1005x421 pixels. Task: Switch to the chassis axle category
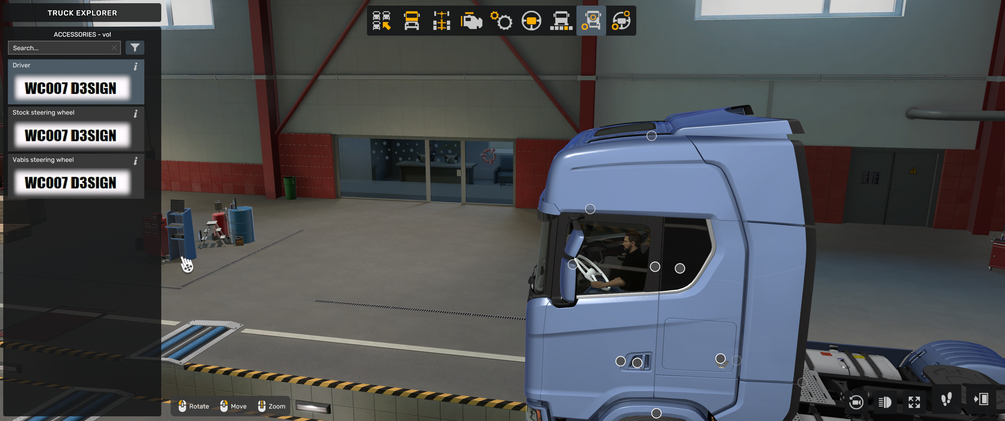coord(441,21)
